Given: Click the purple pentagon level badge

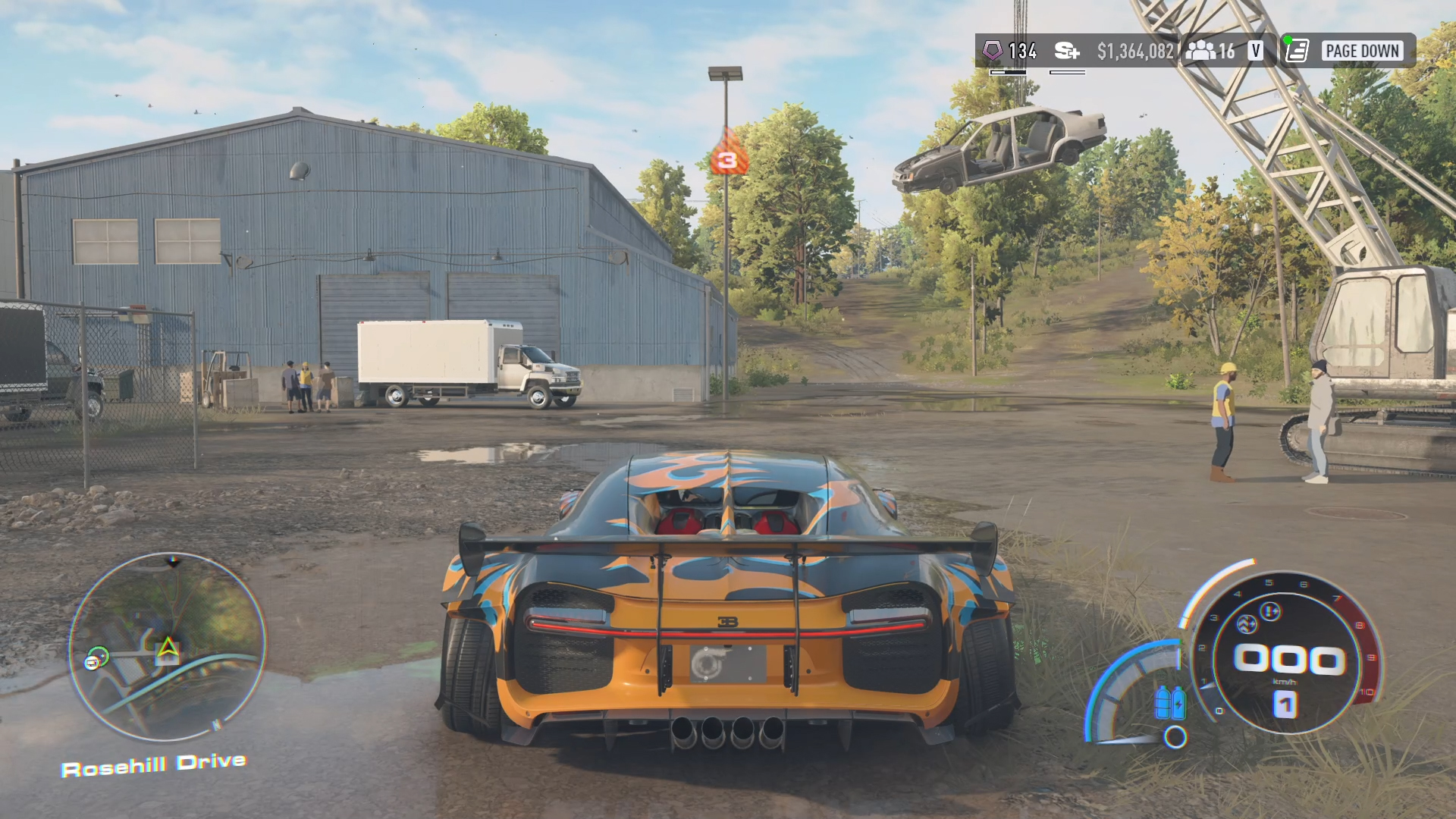Looking at the screenshot, I should (x=992, y=51).
